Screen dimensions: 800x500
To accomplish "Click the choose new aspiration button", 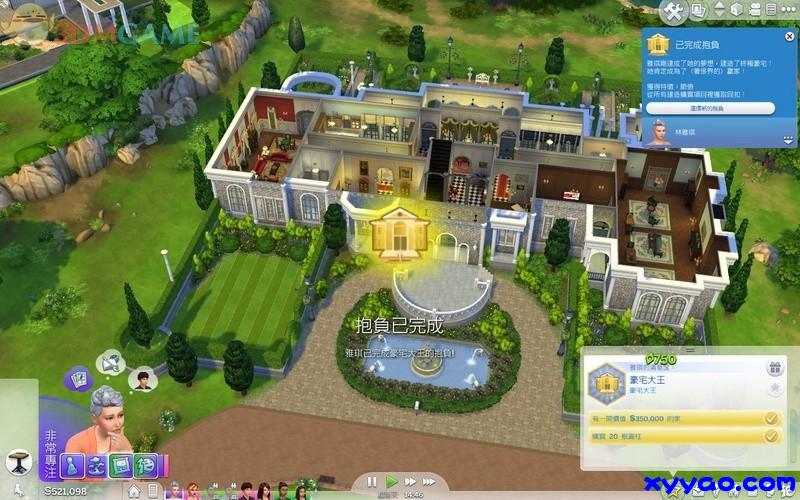I will [x=711, y=107].
